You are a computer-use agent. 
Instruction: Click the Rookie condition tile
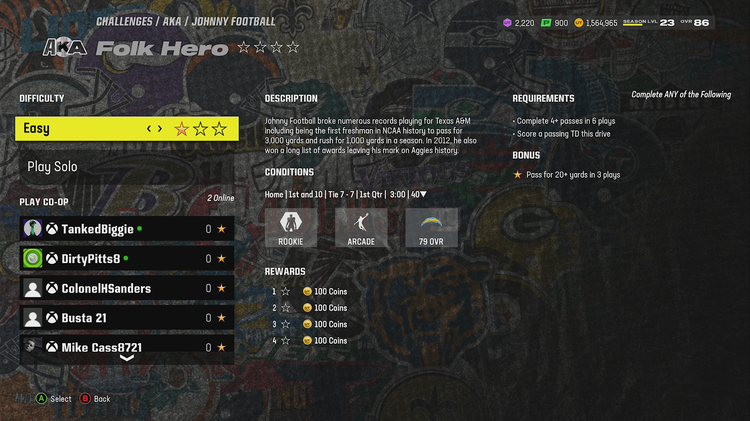click(x=291, y=228)
